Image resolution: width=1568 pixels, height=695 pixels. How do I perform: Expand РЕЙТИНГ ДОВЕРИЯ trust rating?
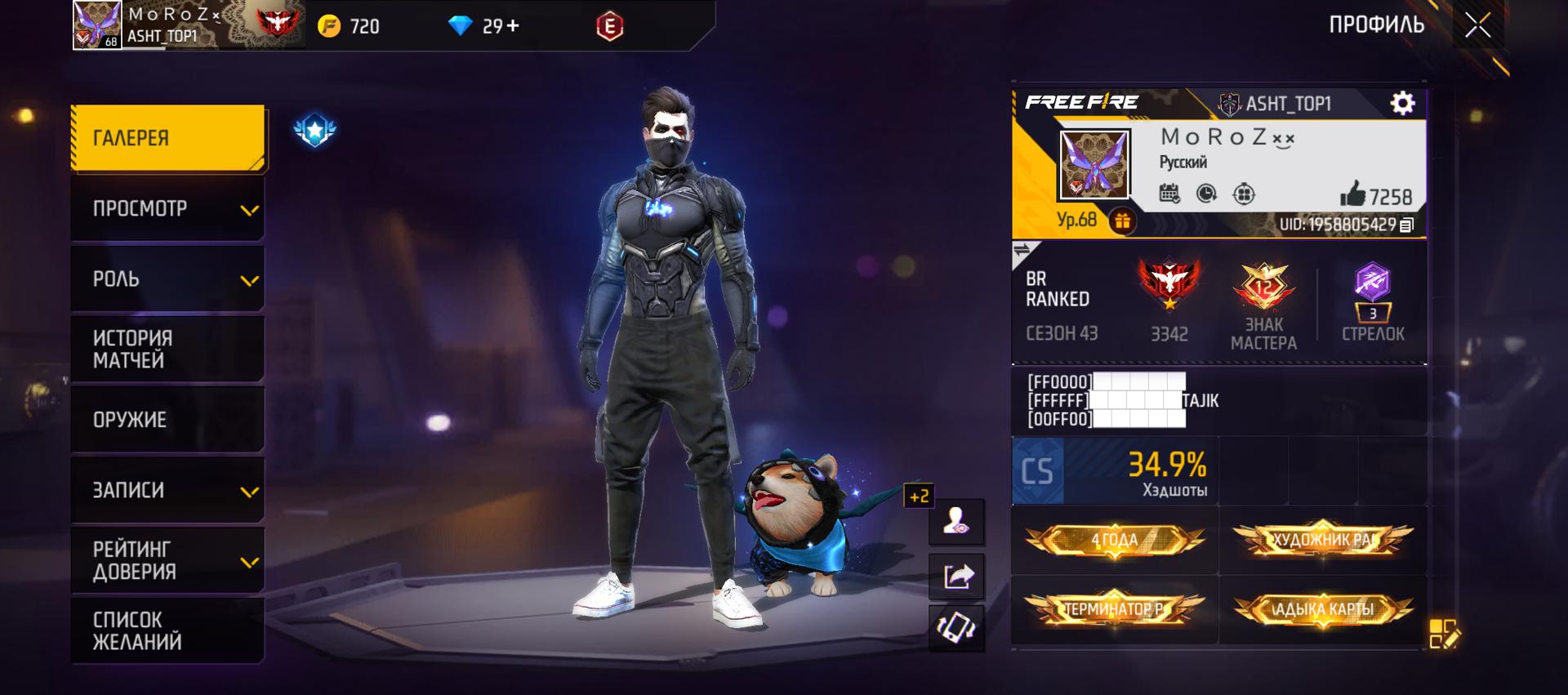coord(168,561)
